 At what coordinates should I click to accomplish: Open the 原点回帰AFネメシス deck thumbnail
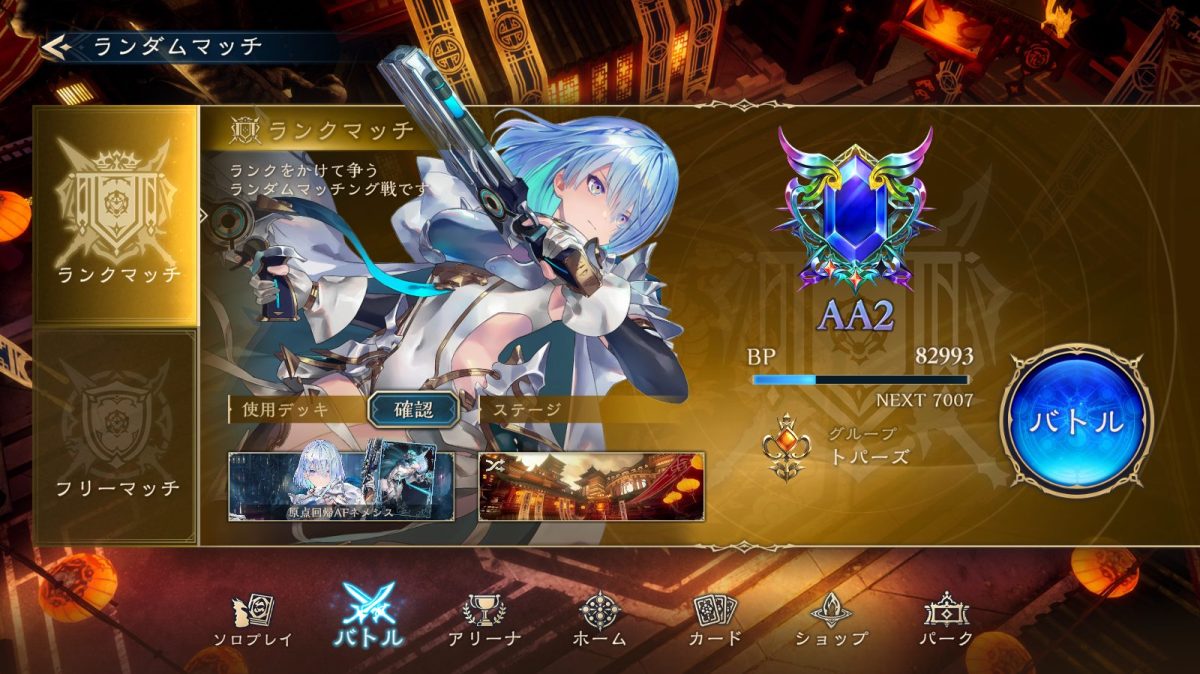click(341, 486)
